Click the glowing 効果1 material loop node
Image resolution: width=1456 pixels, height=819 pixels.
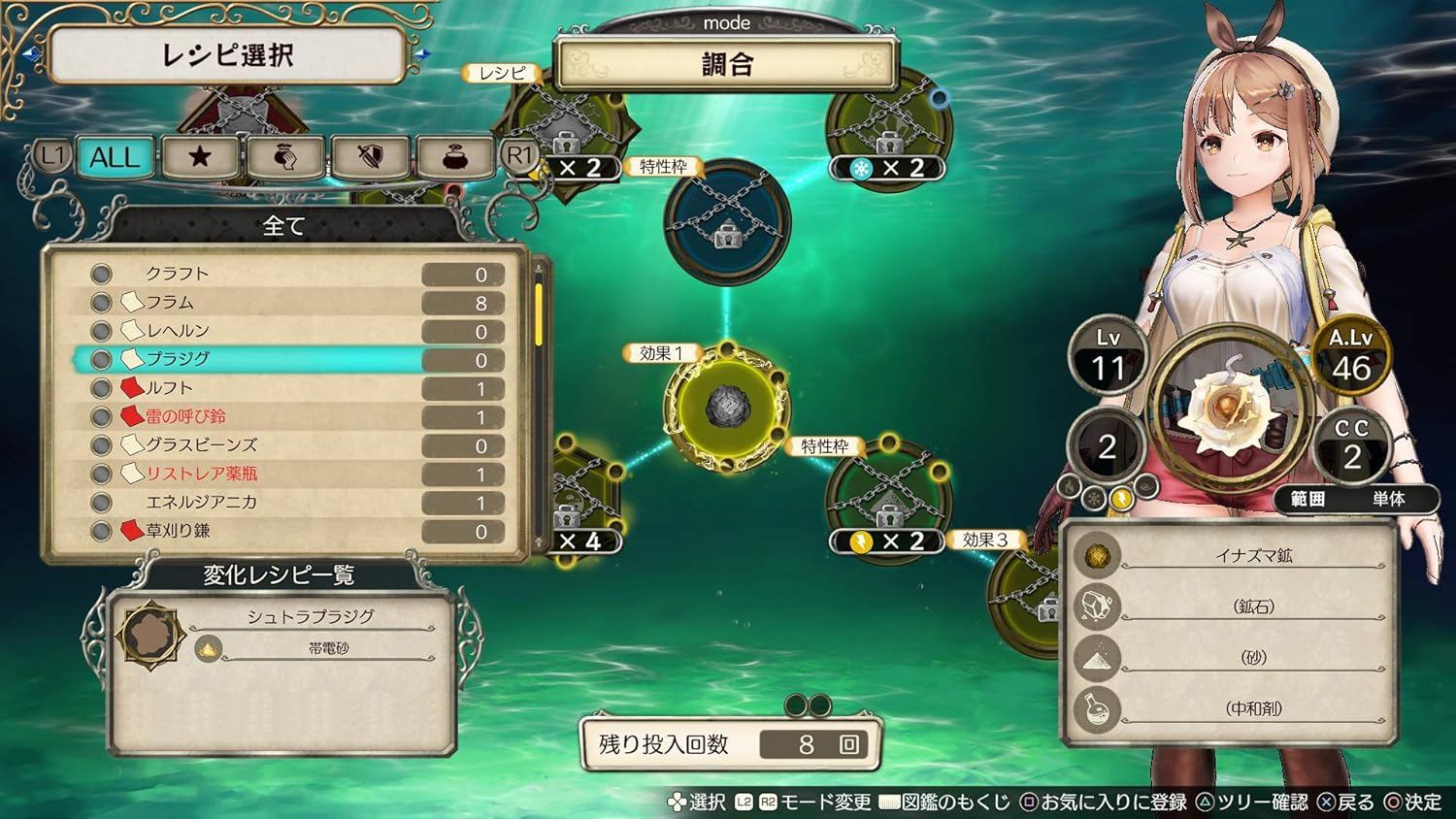(726, 405)
